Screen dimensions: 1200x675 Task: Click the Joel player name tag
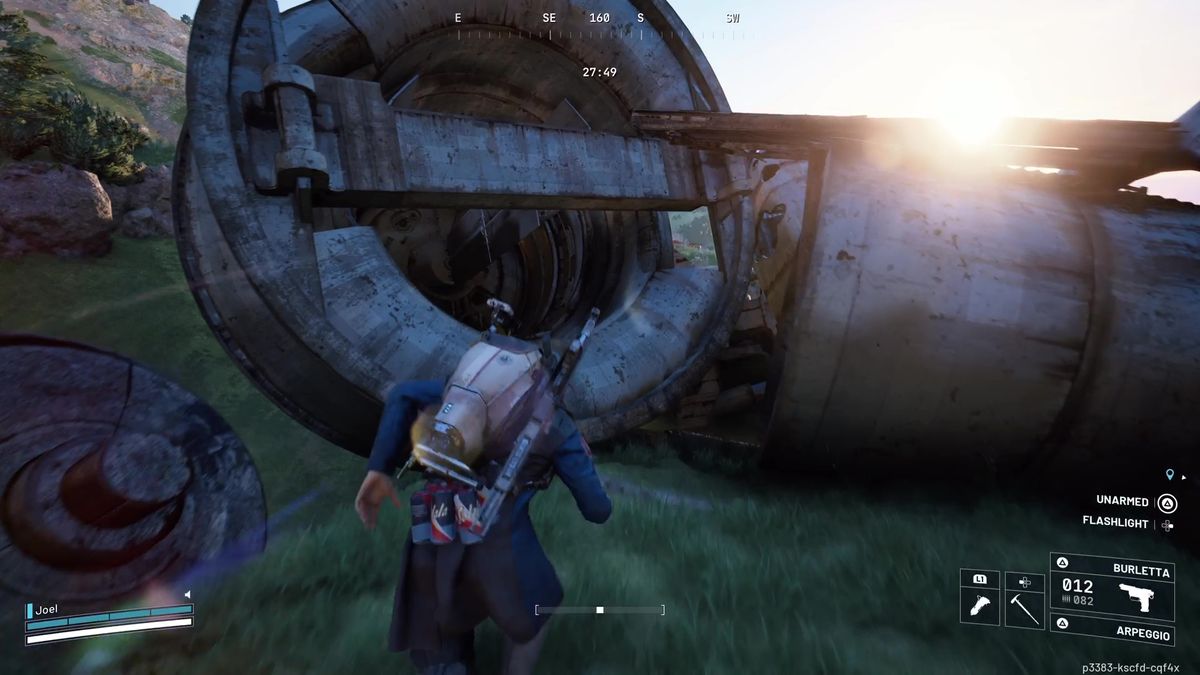48,607
